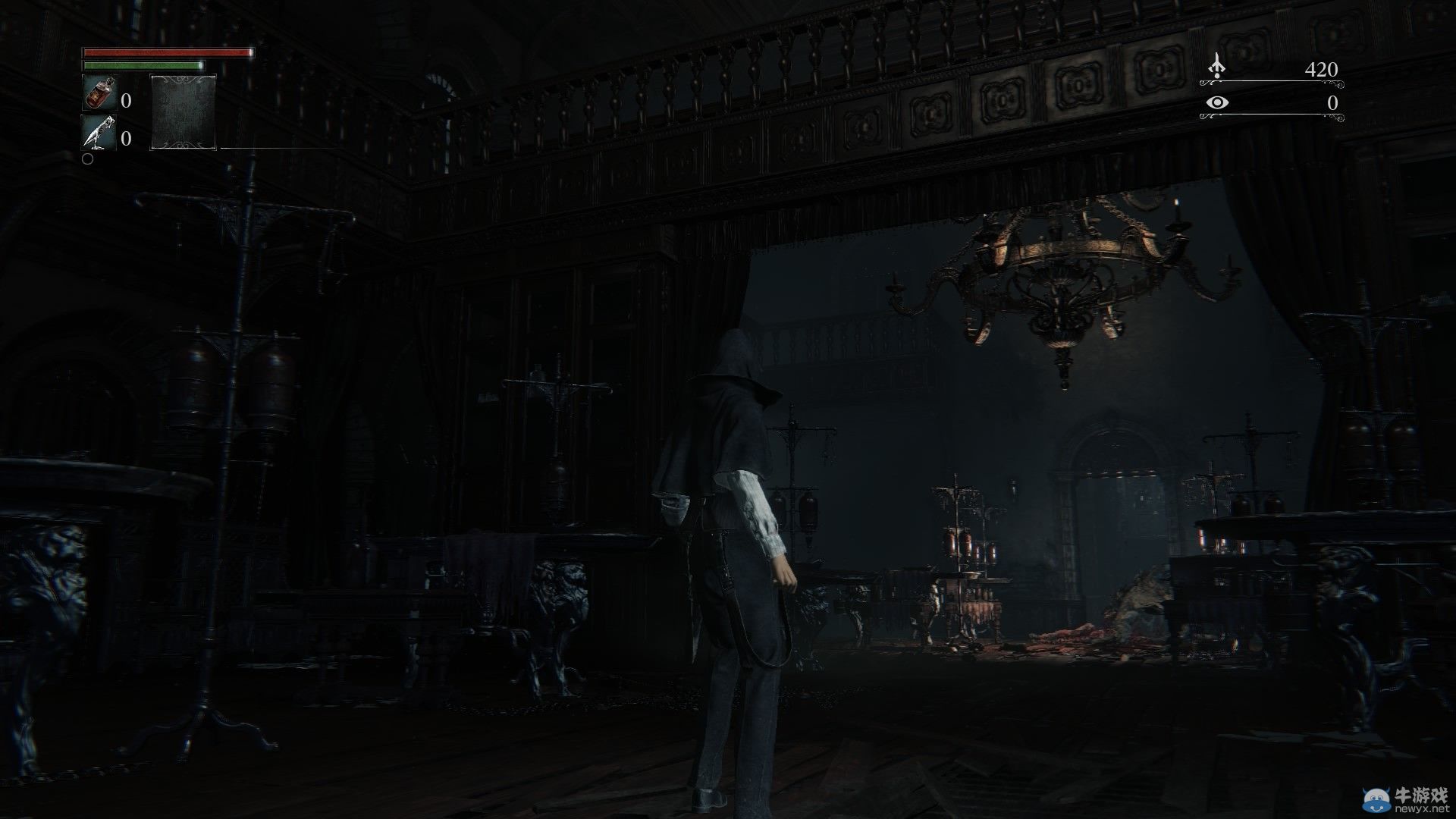Select the blood vial item slot
The image size is (1456, 819).
[x=99, y=93]
